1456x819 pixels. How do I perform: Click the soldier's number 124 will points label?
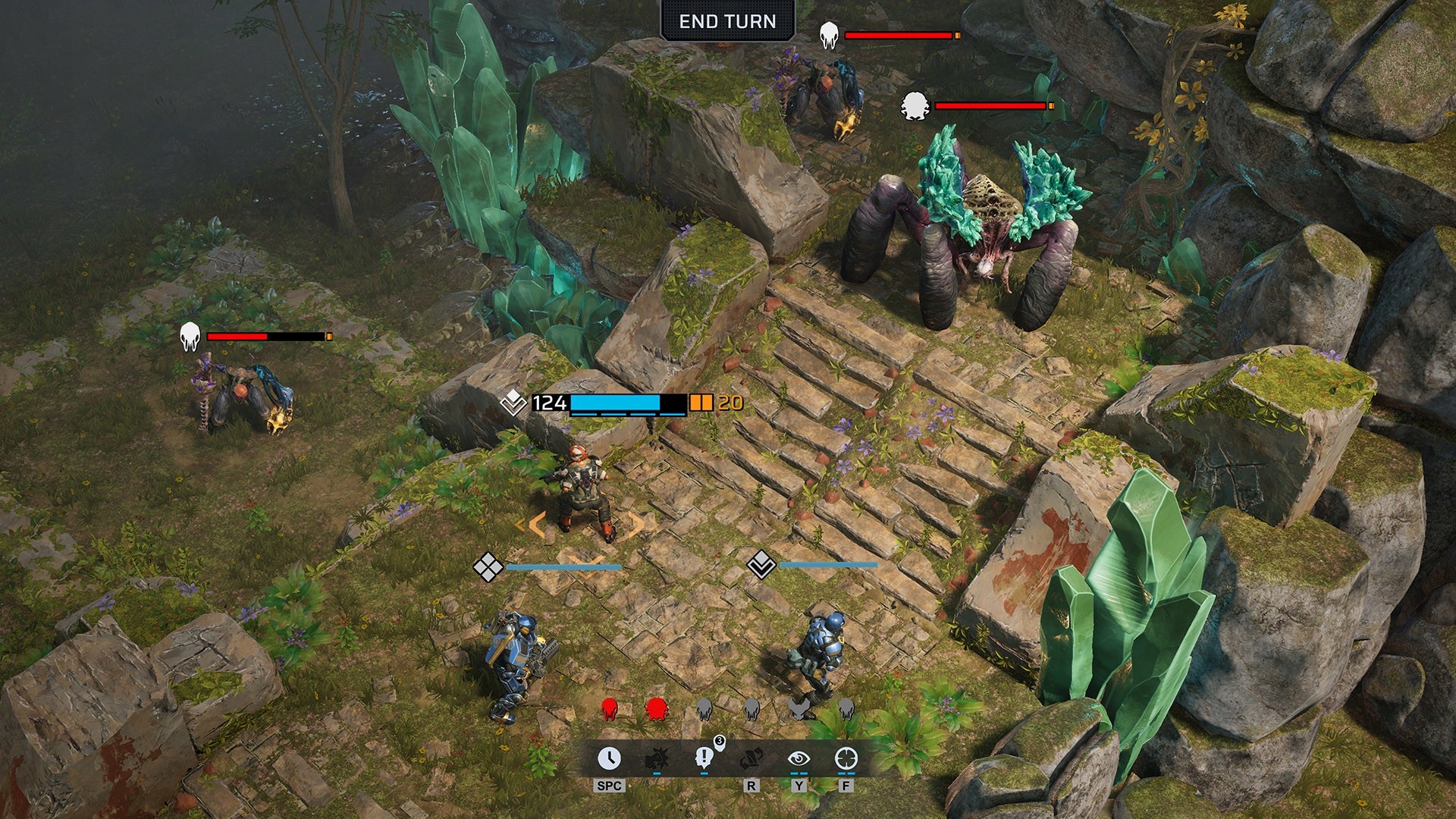click(x=548, y=403)
